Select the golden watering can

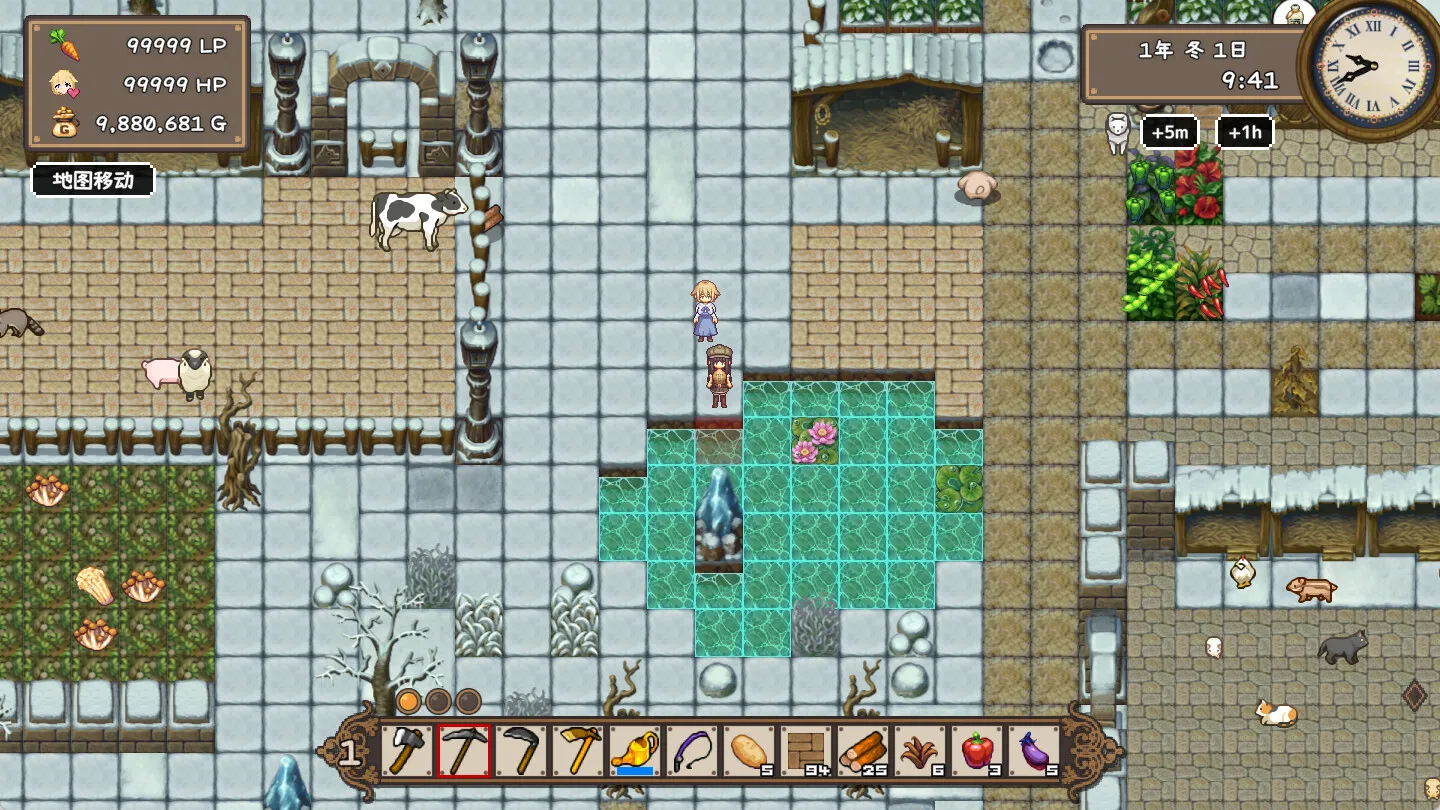pos(635,750)
